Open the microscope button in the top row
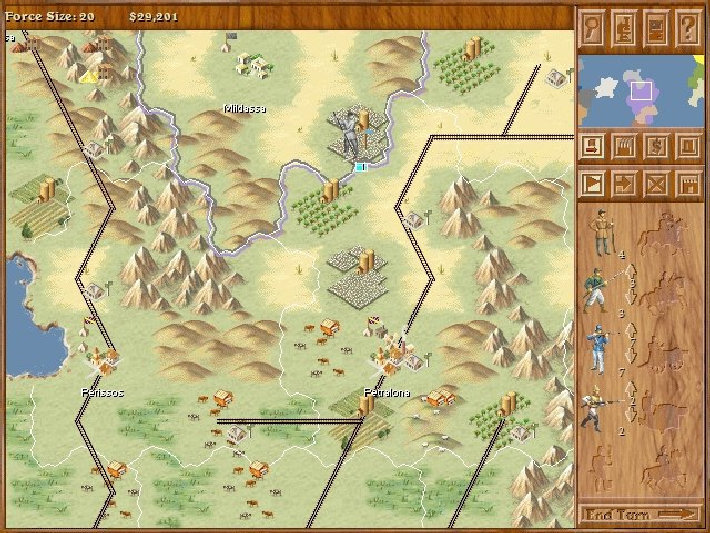The image size is (710, 533). point(625,25)
